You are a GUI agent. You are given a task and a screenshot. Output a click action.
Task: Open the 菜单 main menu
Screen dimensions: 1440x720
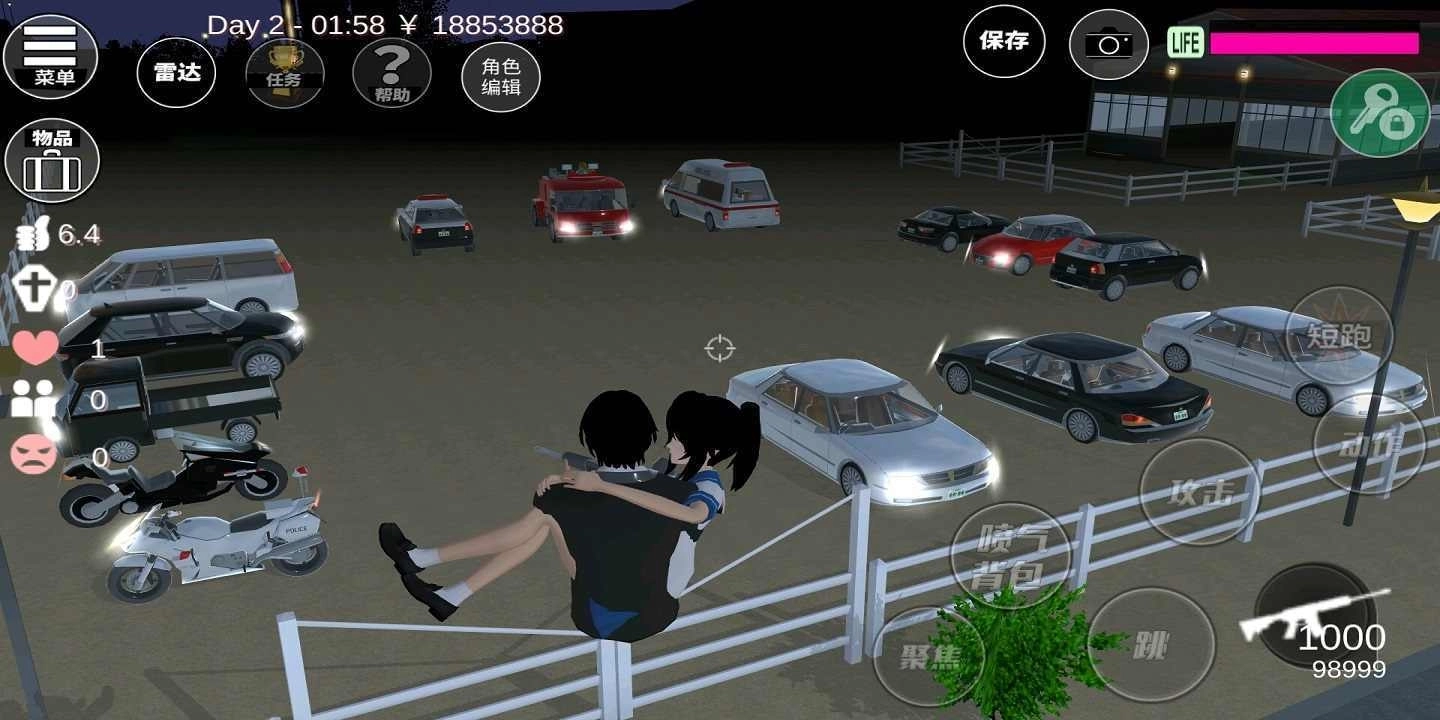click(52, 55)
